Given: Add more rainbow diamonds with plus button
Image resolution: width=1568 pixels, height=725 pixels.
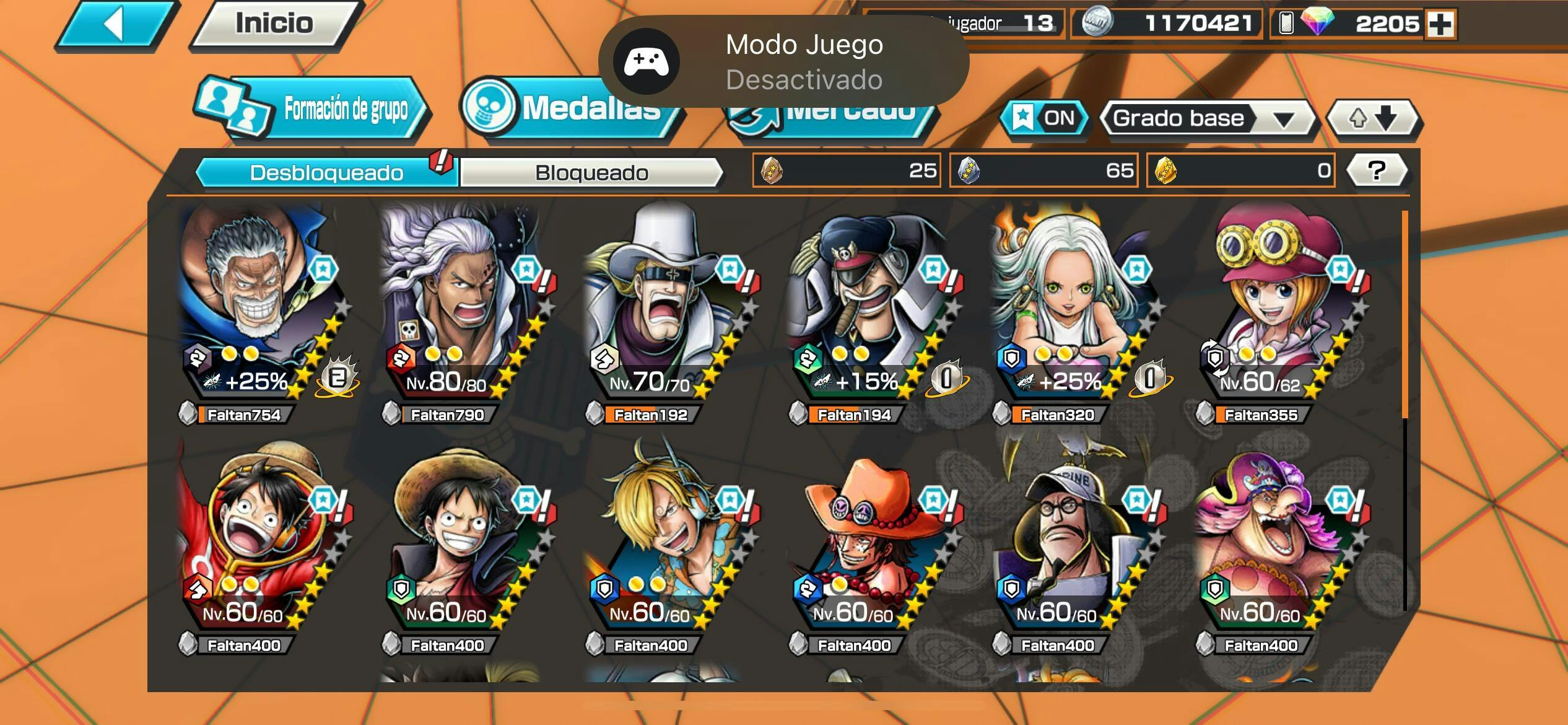Looking at the screenshot, I should [1440, 24].
